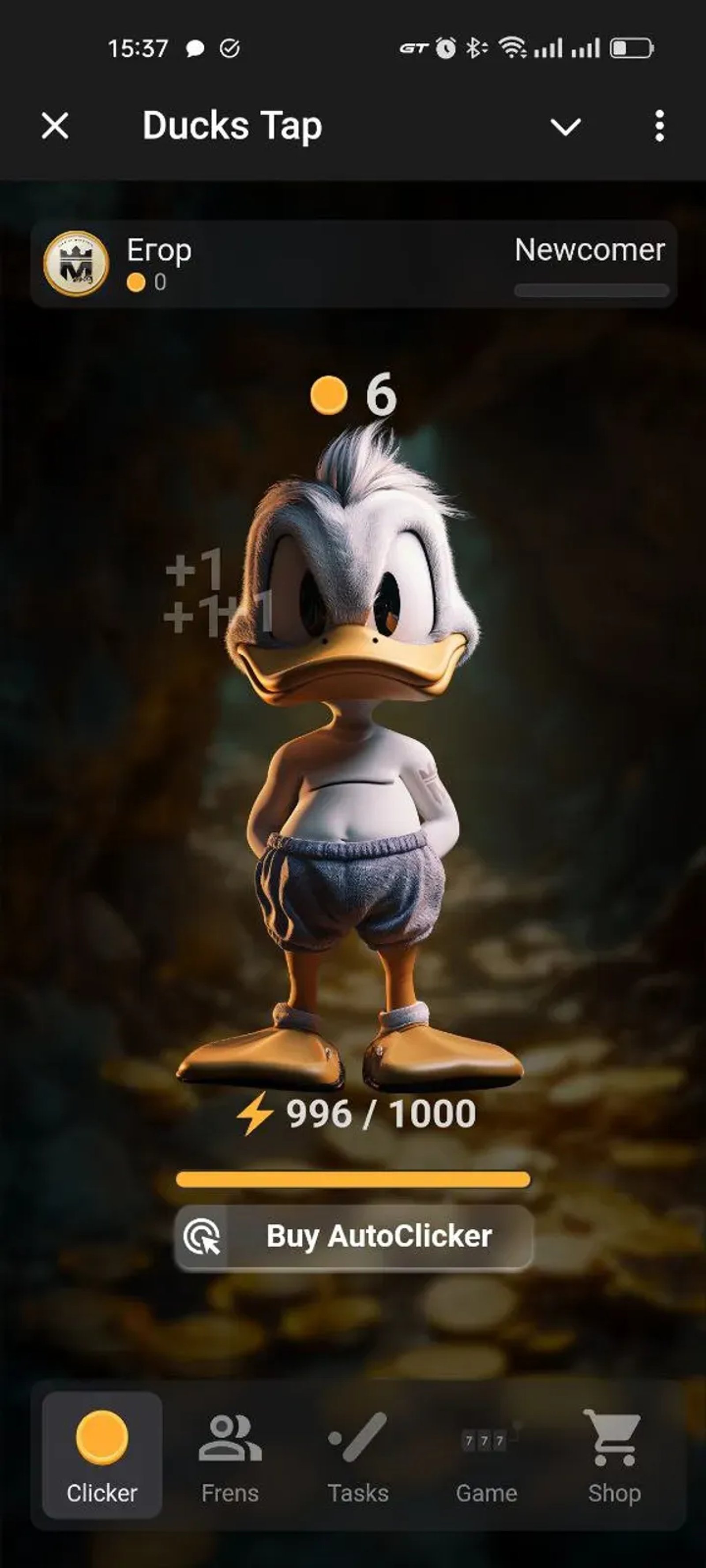The image size is (706, 1568).
Task: Collapse the mini-app with the chevron arrow
Action: pos(565,127)
